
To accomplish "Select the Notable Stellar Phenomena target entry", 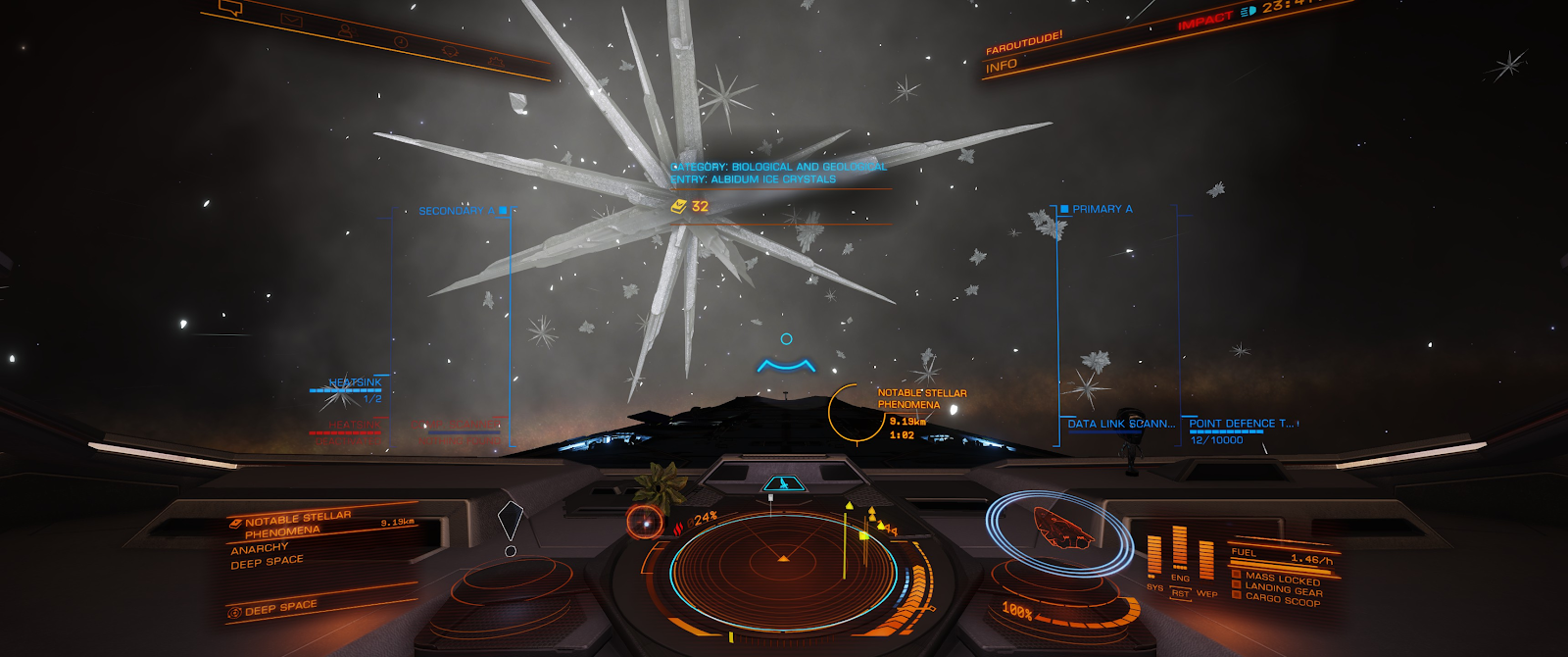I will pos(296,524).
